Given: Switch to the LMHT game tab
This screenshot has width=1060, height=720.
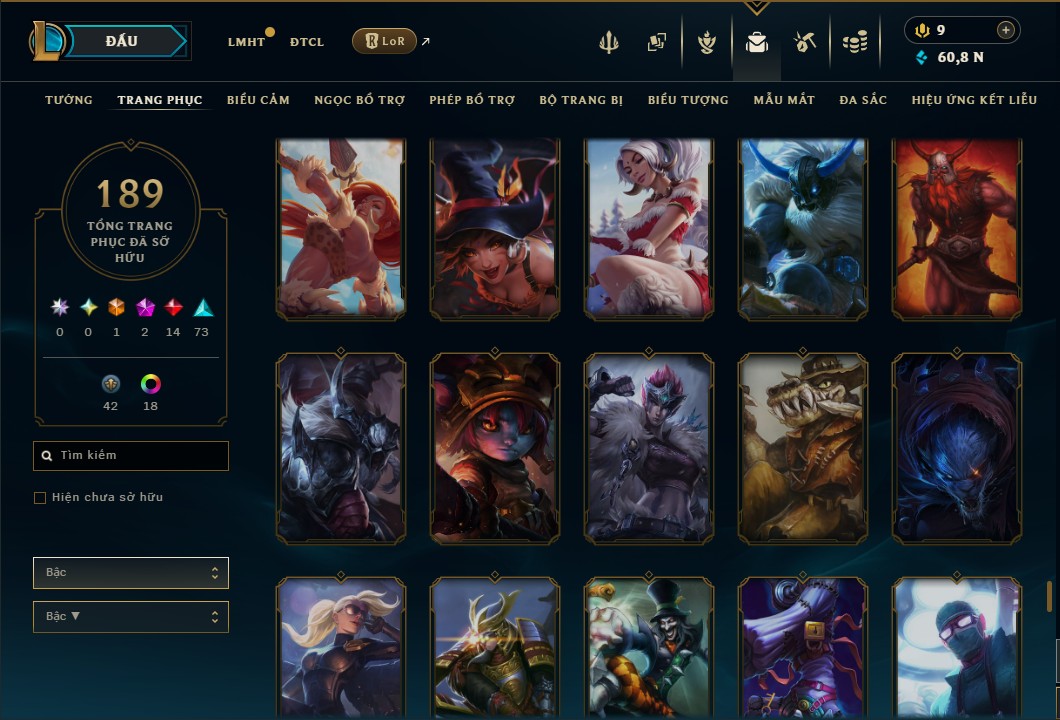Looking at the screenshot, I should 246,42.
